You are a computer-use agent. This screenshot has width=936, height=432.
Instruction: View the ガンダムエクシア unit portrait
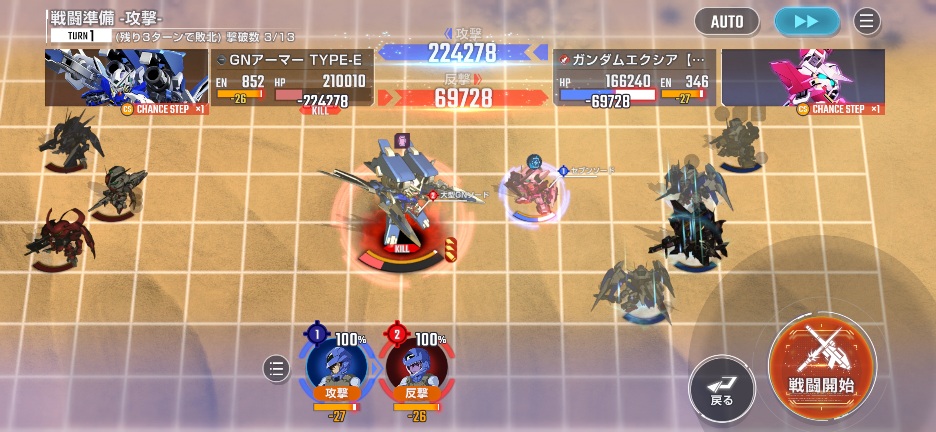pos(803,77)
